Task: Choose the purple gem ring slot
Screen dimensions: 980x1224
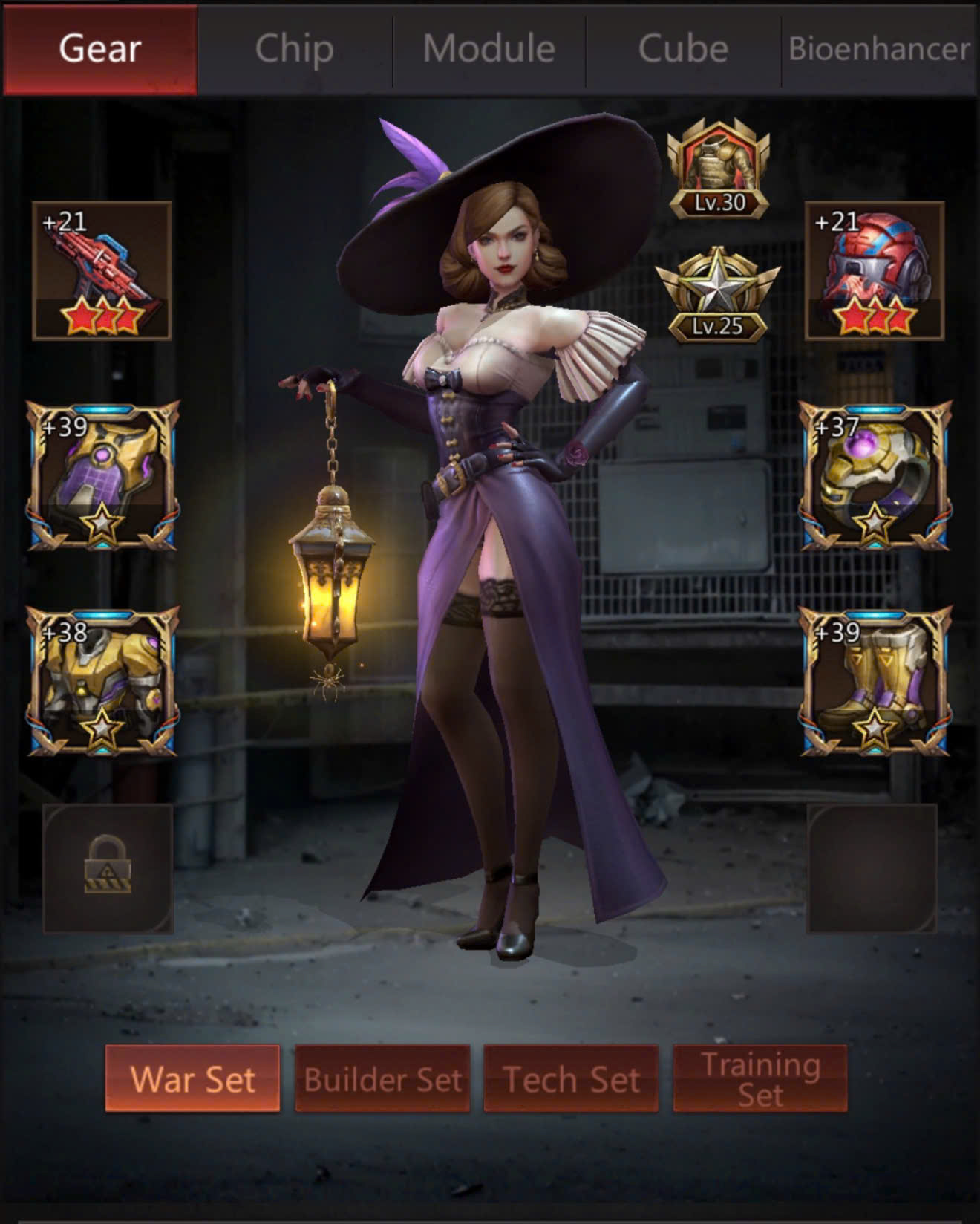Action: pyautogui.click(x=875, y=475)
